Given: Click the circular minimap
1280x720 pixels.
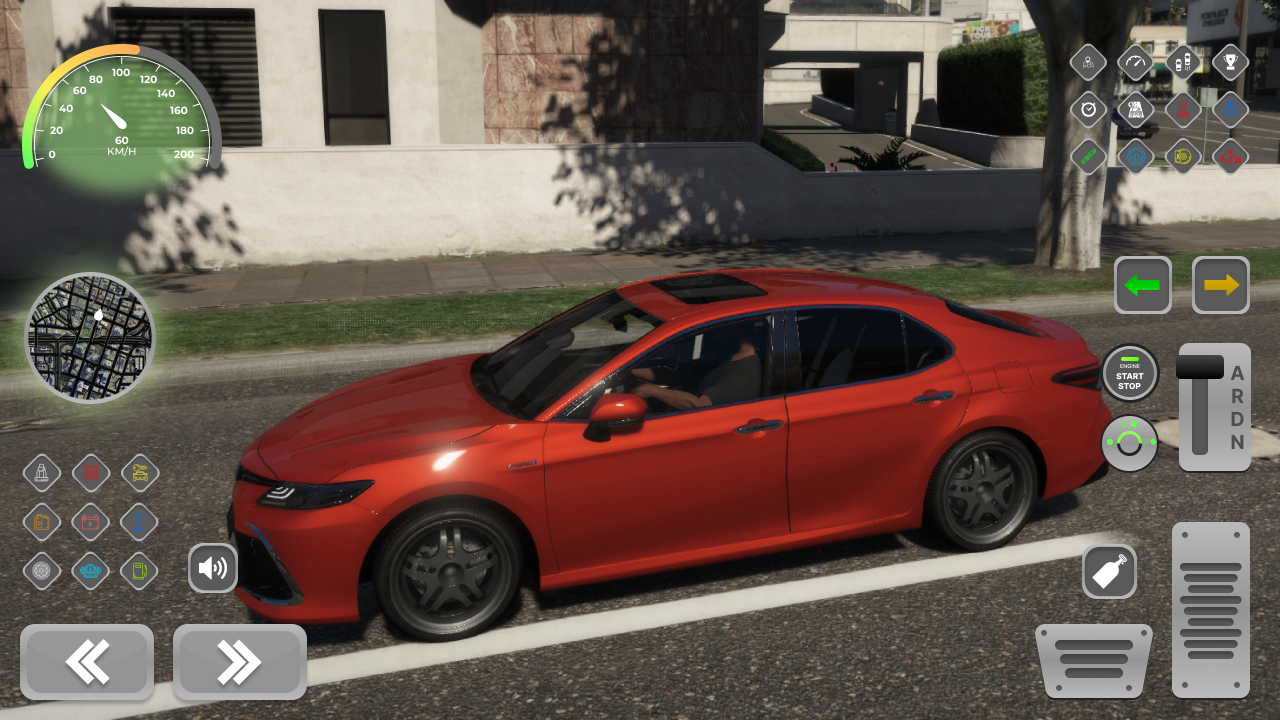Looking at the screenshot, I should pyautogui.click(x=90, y=338).
